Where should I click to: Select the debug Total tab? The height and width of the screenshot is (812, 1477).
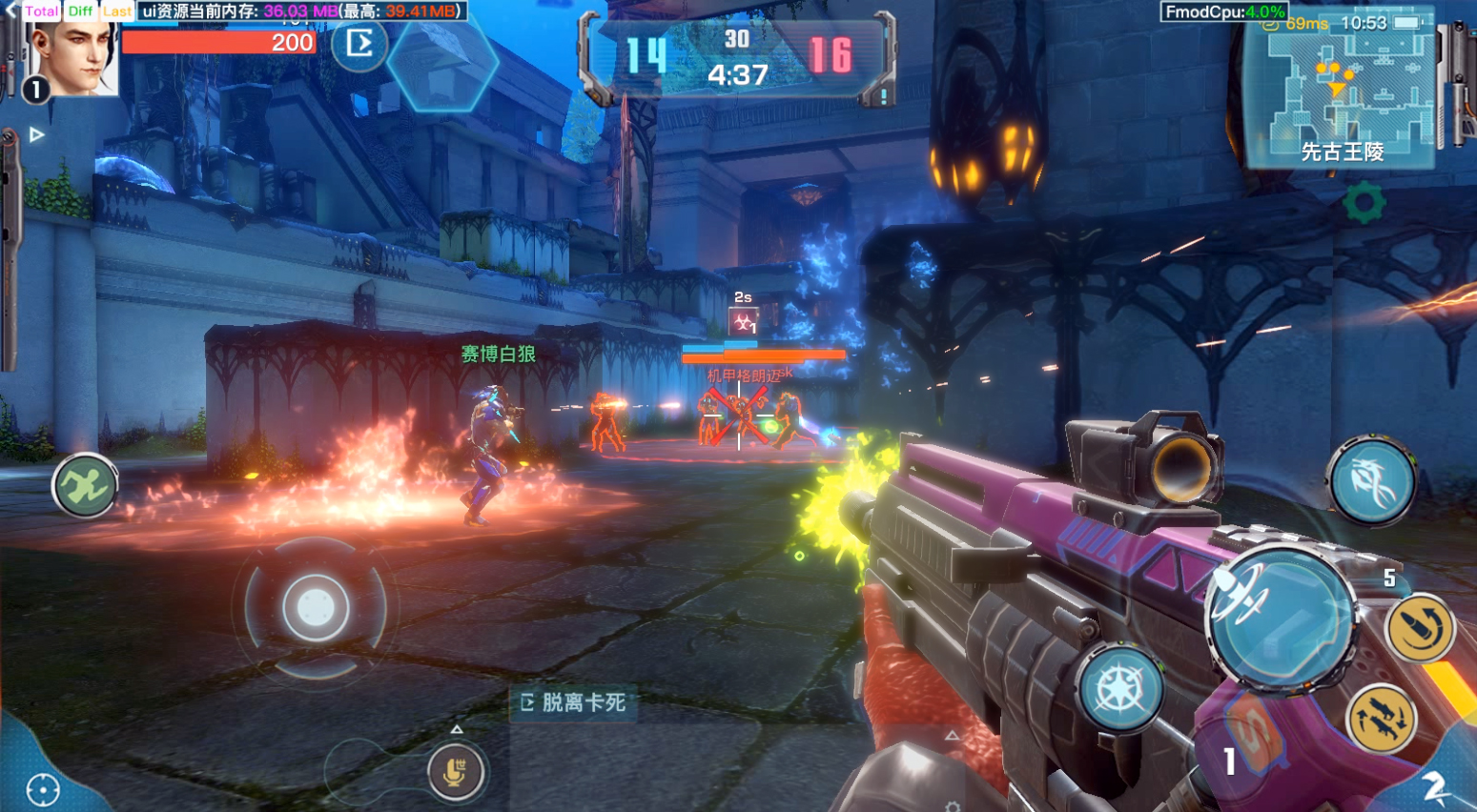(42, 11)
